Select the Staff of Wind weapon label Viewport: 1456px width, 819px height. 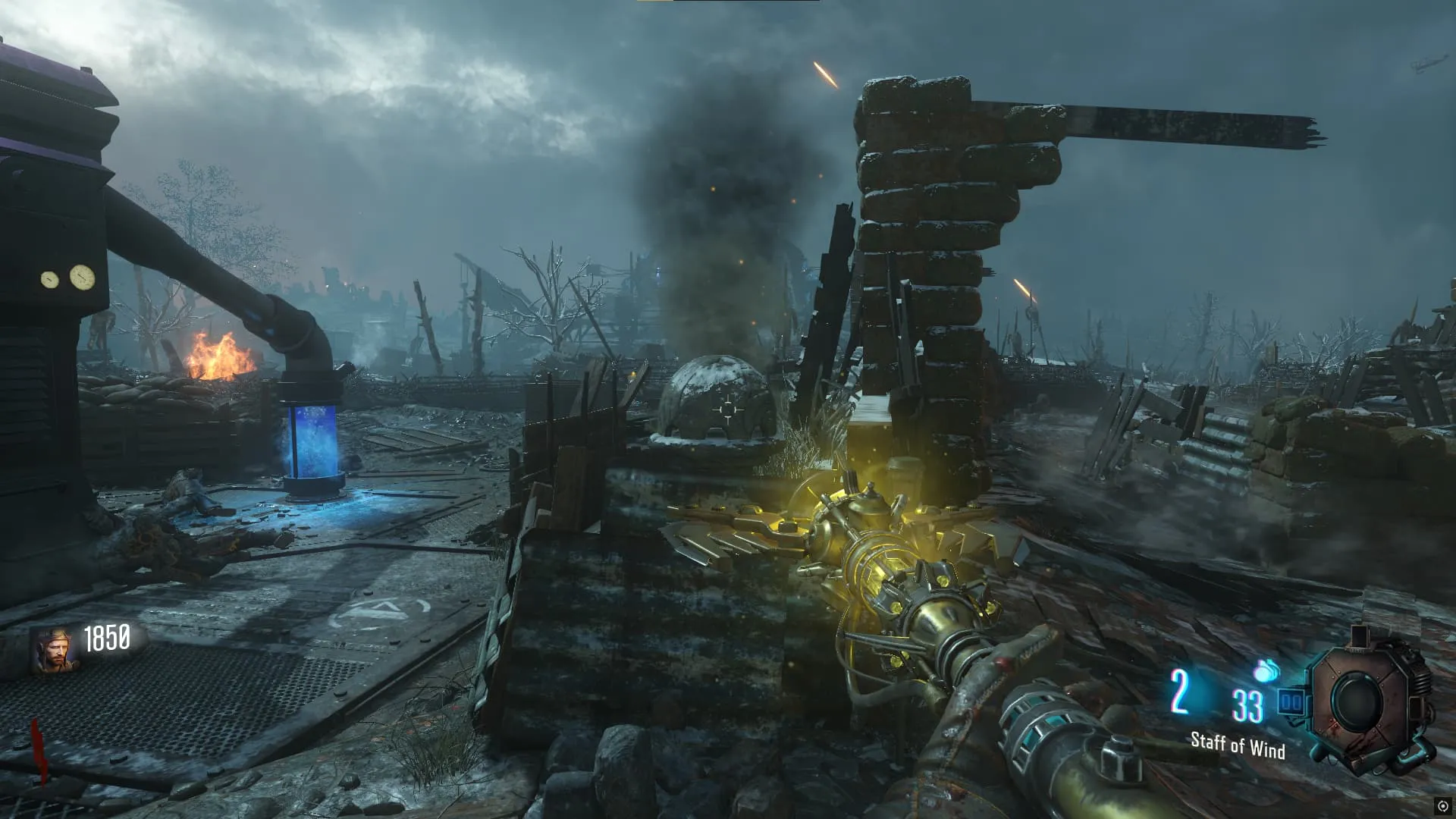1238,745
